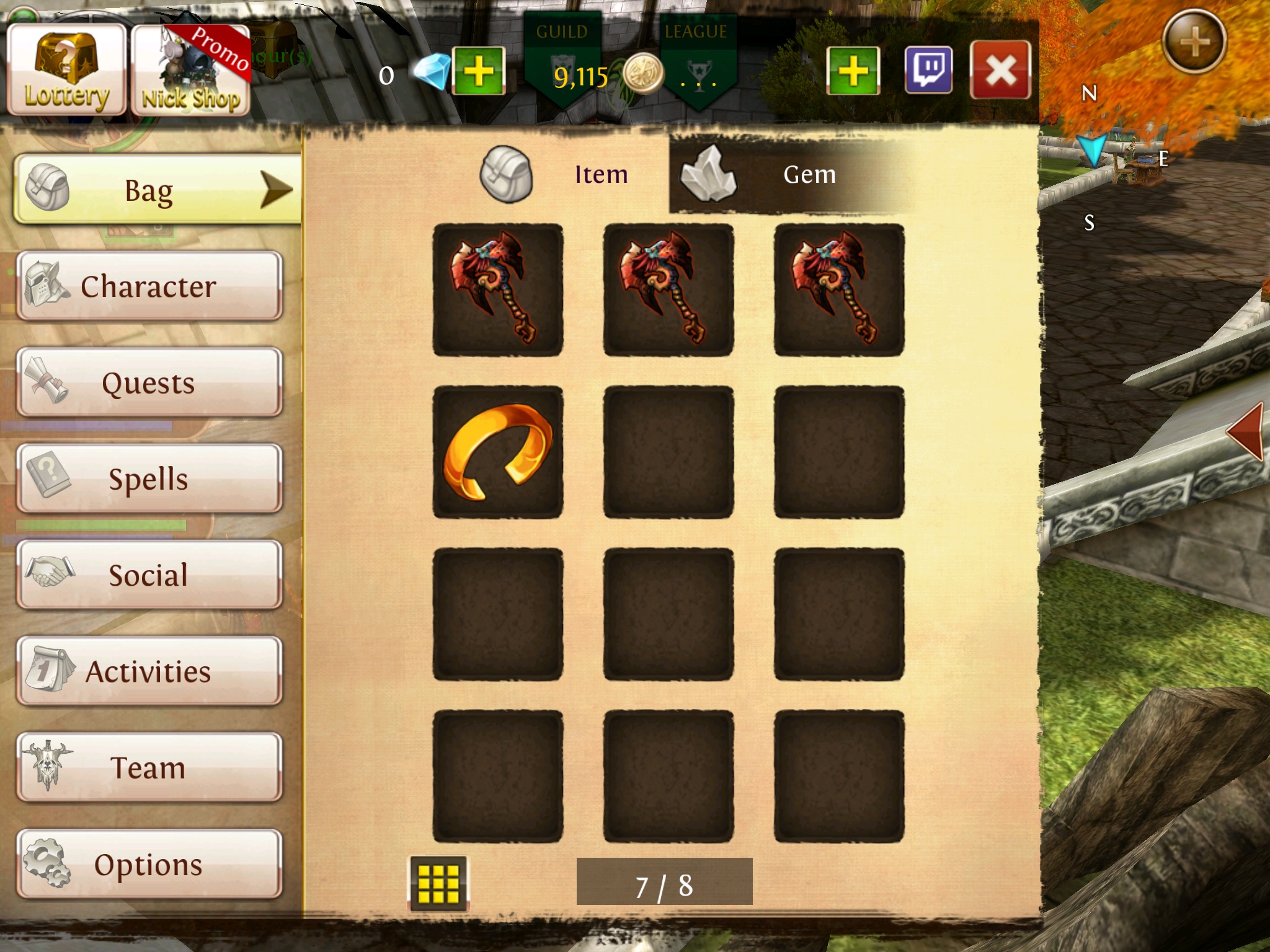Open the Social menu

149,575
